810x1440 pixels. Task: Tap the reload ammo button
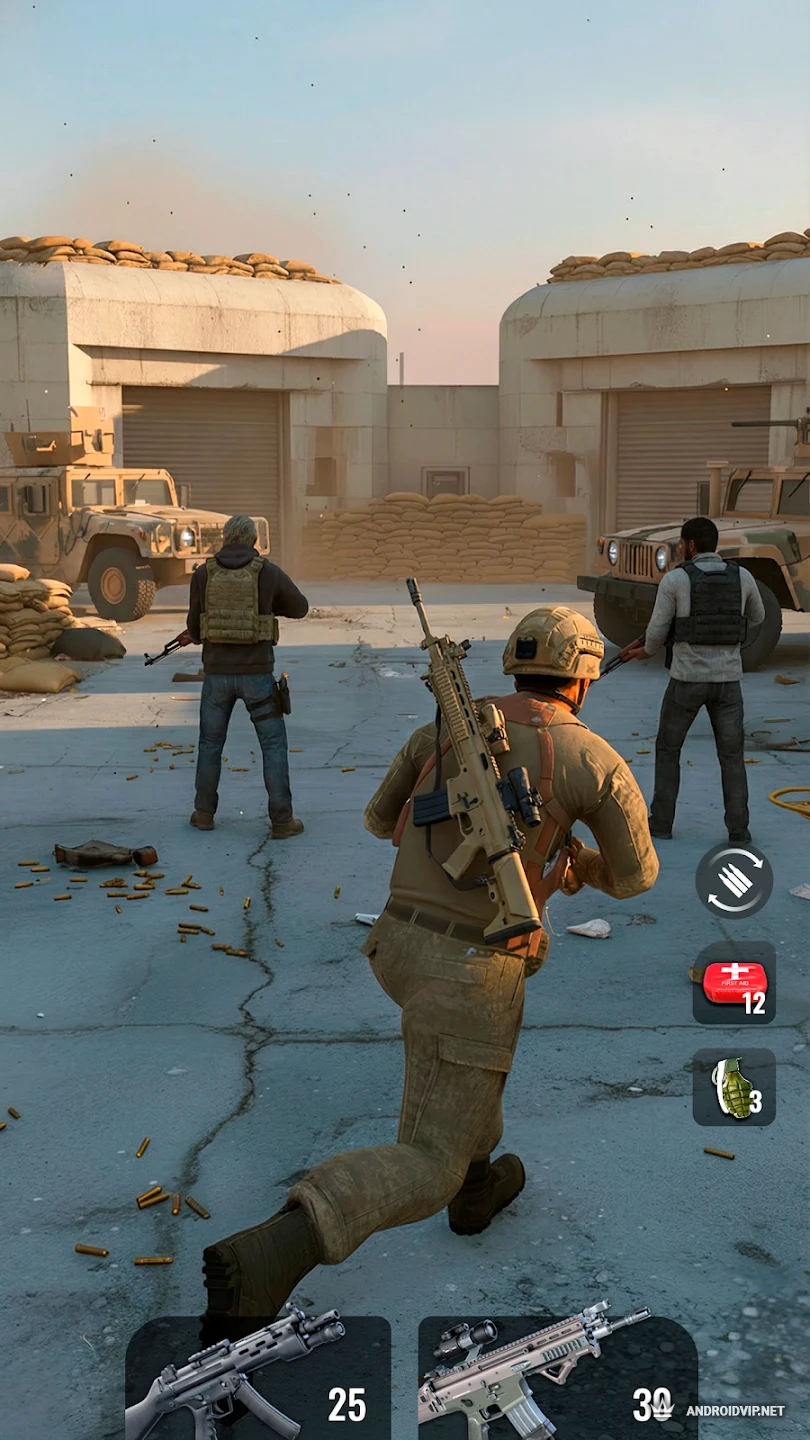[734, 880]
